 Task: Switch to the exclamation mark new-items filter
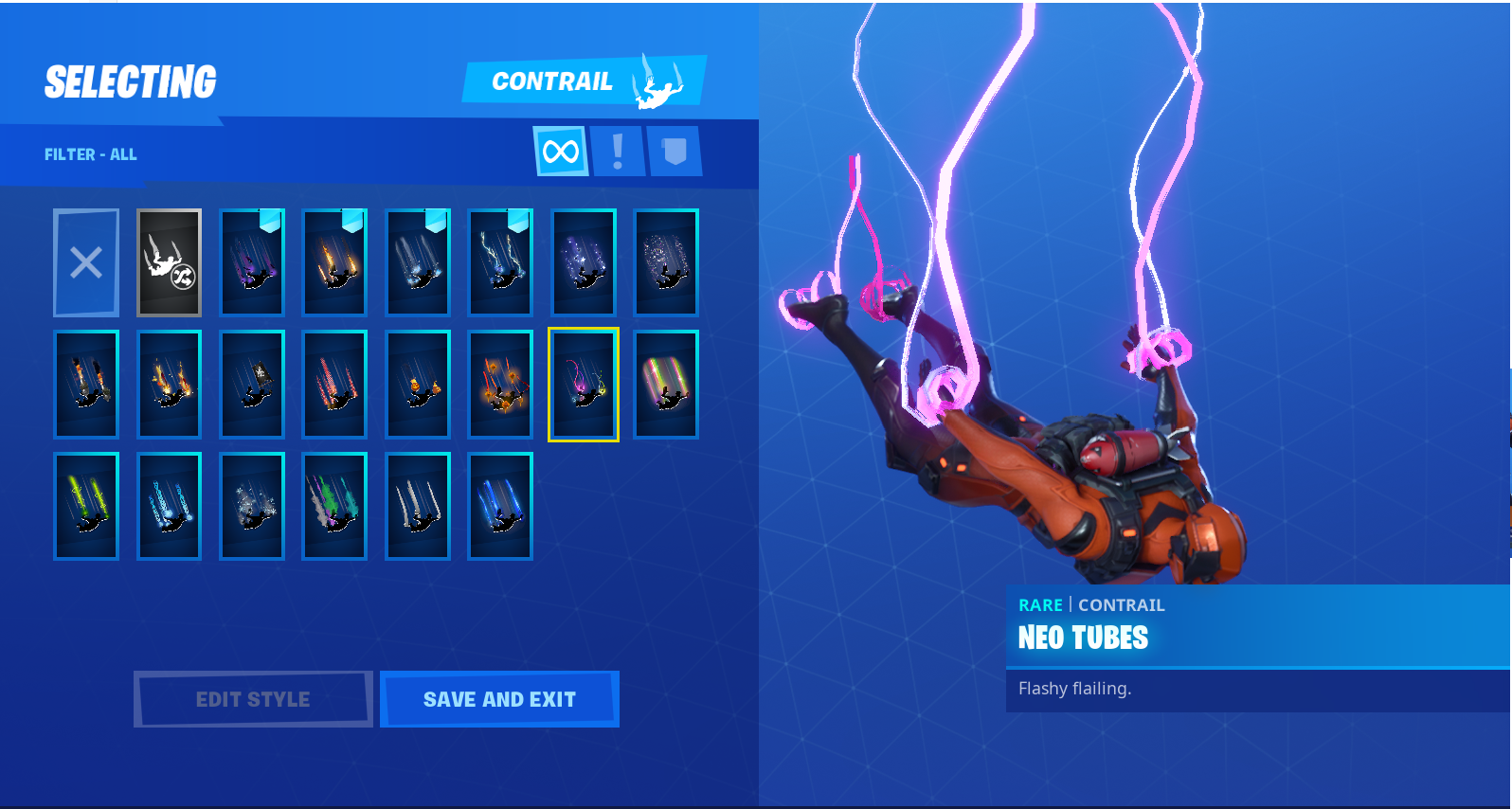coord(618,152)
